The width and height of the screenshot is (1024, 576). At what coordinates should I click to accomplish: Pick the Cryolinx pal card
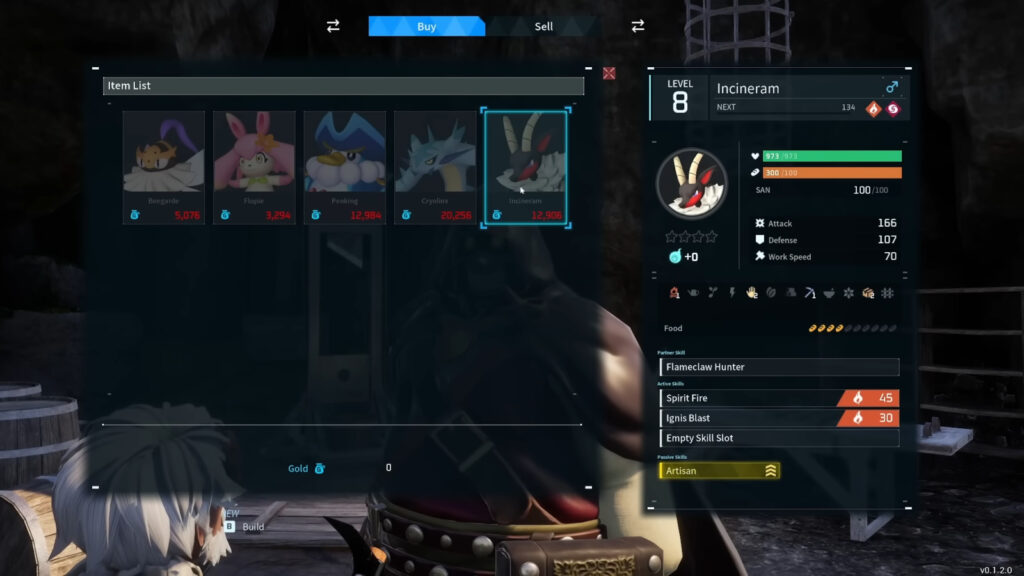(x=435, y=167)
